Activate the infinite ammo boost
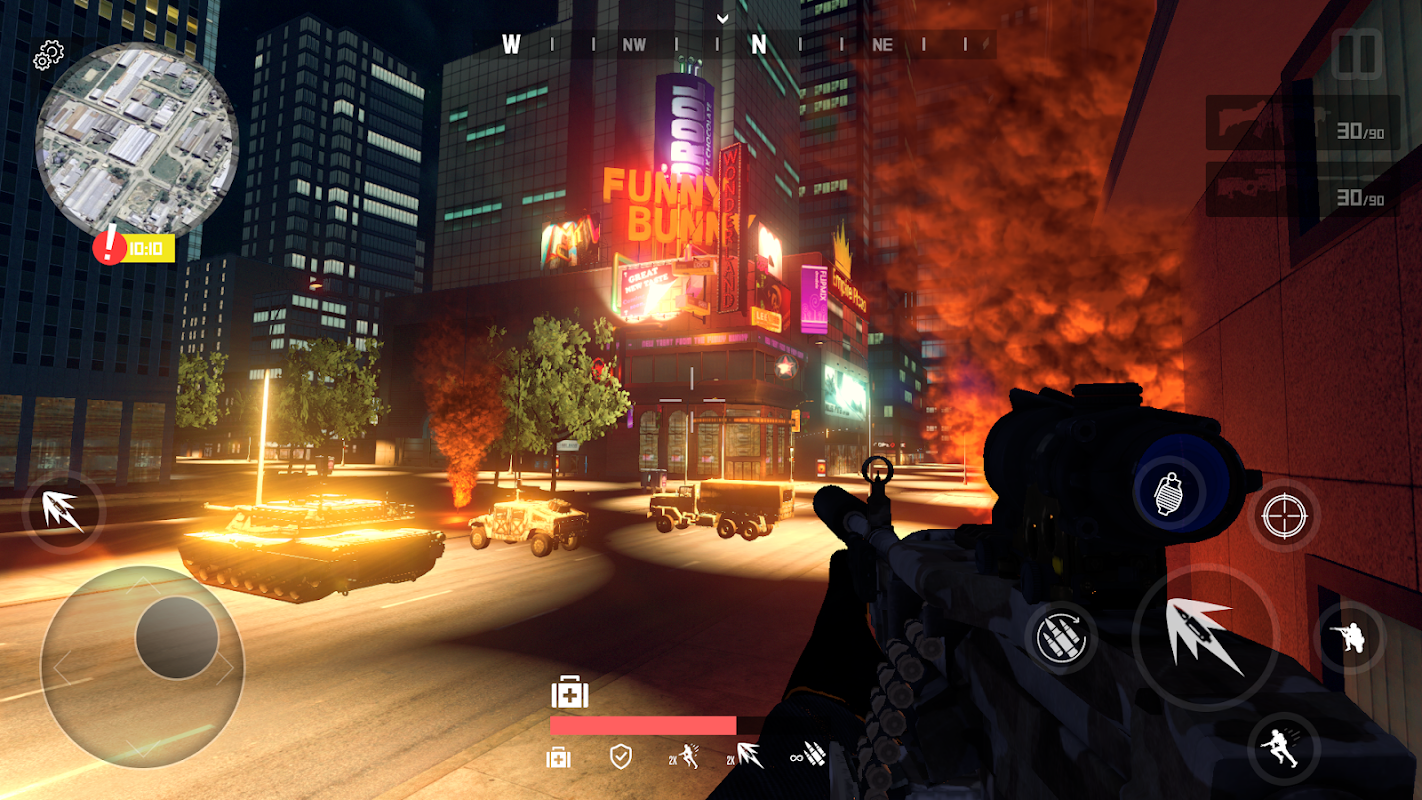The height and width of the screenshot is (800, 1422). tap(807, 756)
